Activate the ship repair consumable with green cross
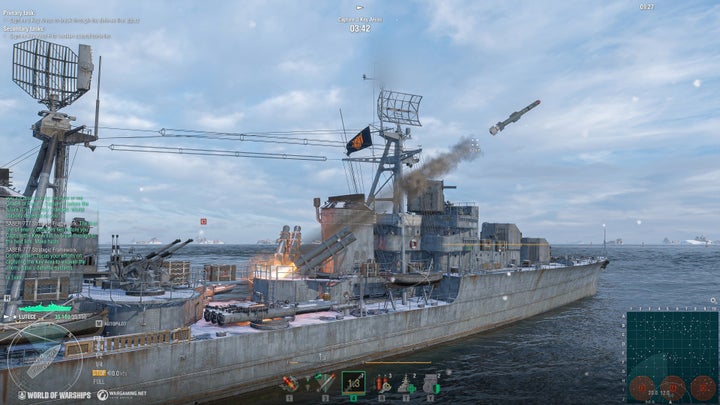 coord(407,383)
